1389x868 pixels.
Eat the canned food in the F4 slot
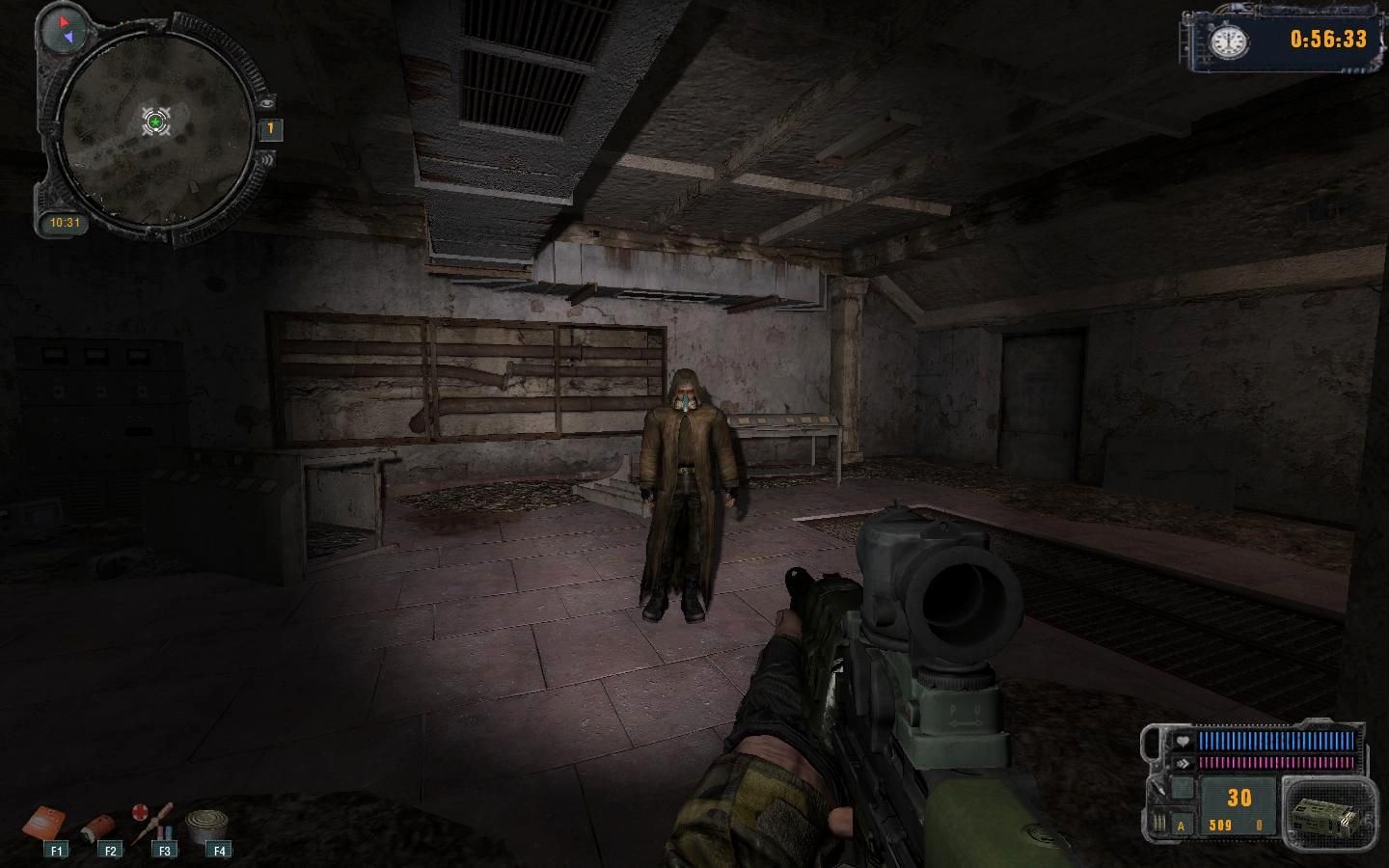click(206, 826)
